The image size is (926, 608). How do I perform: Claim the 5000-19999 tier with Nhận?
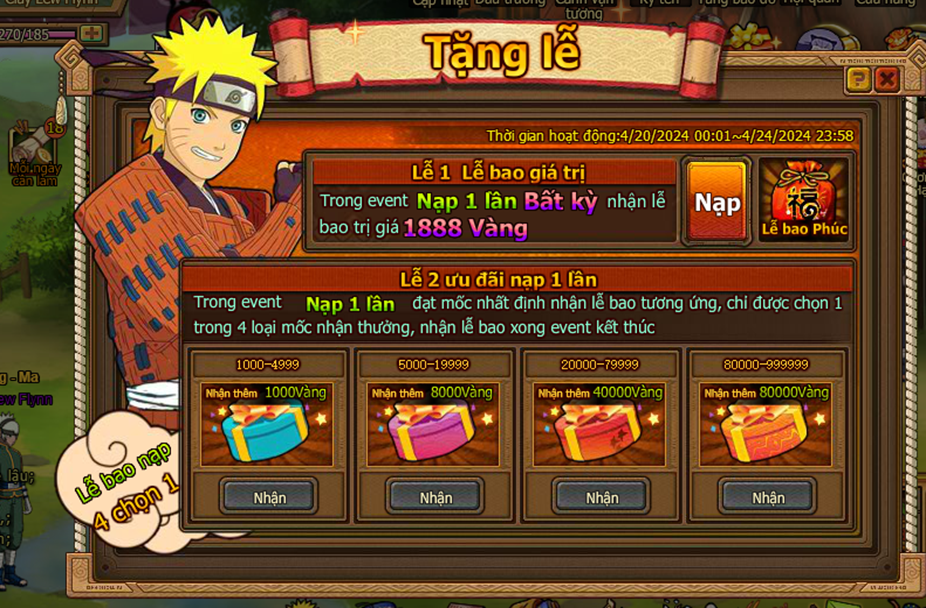[x=435, y=497]
